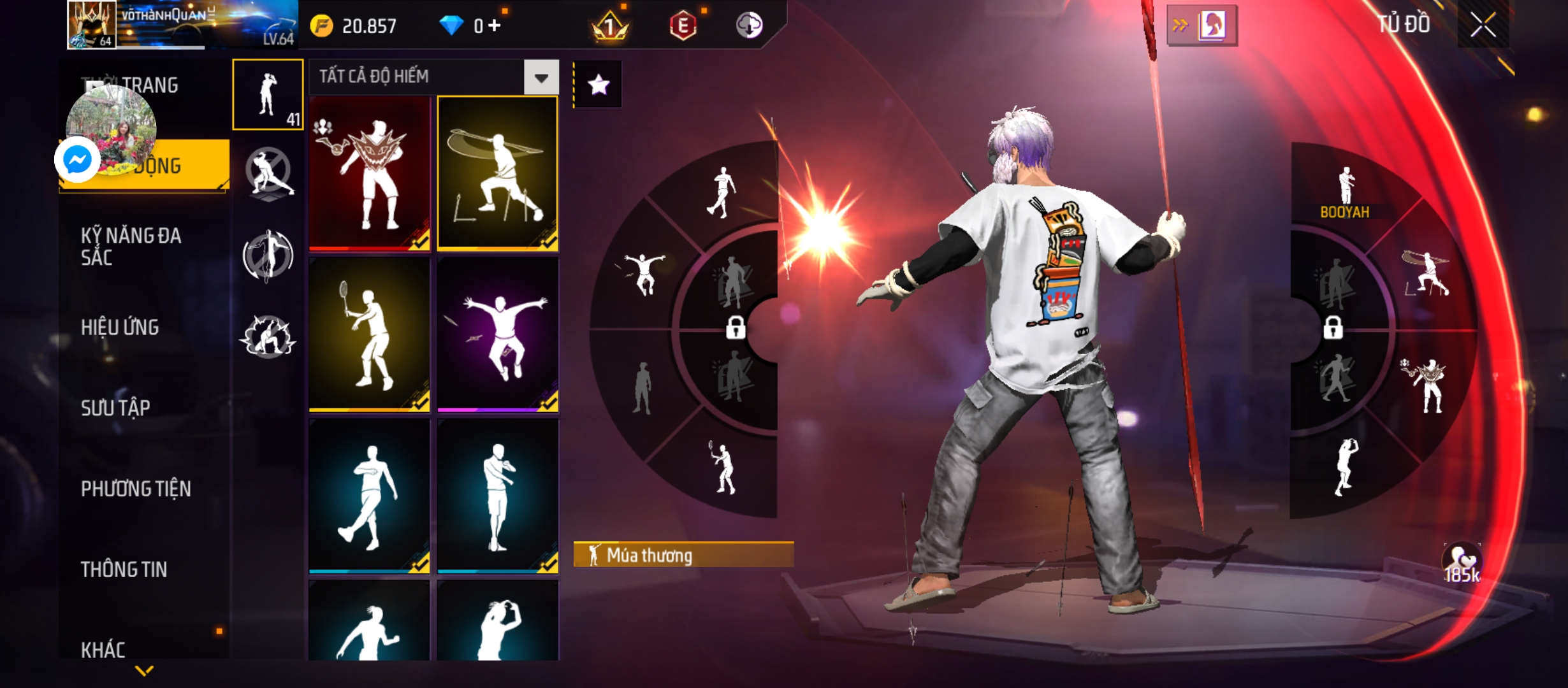1568x688 pixels.
Task: Choose the spear dance emote card
Action: (x=498, y=173)
